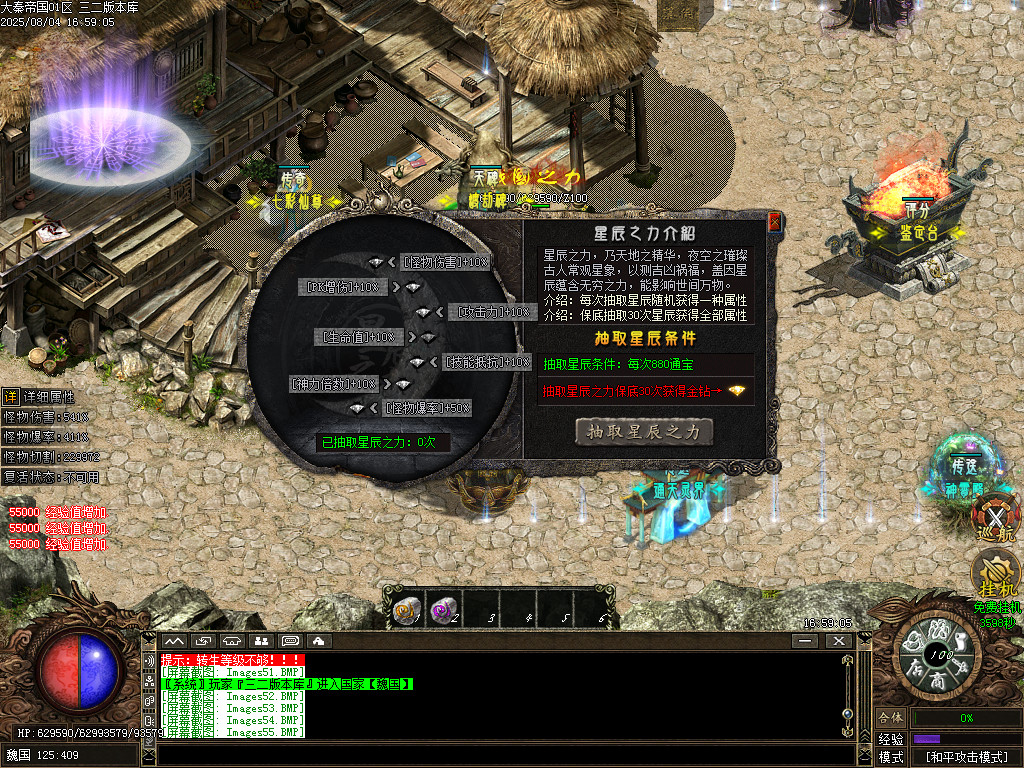
Task: Activate the 巡航 crossed-swords button
Action: point(995,517)
